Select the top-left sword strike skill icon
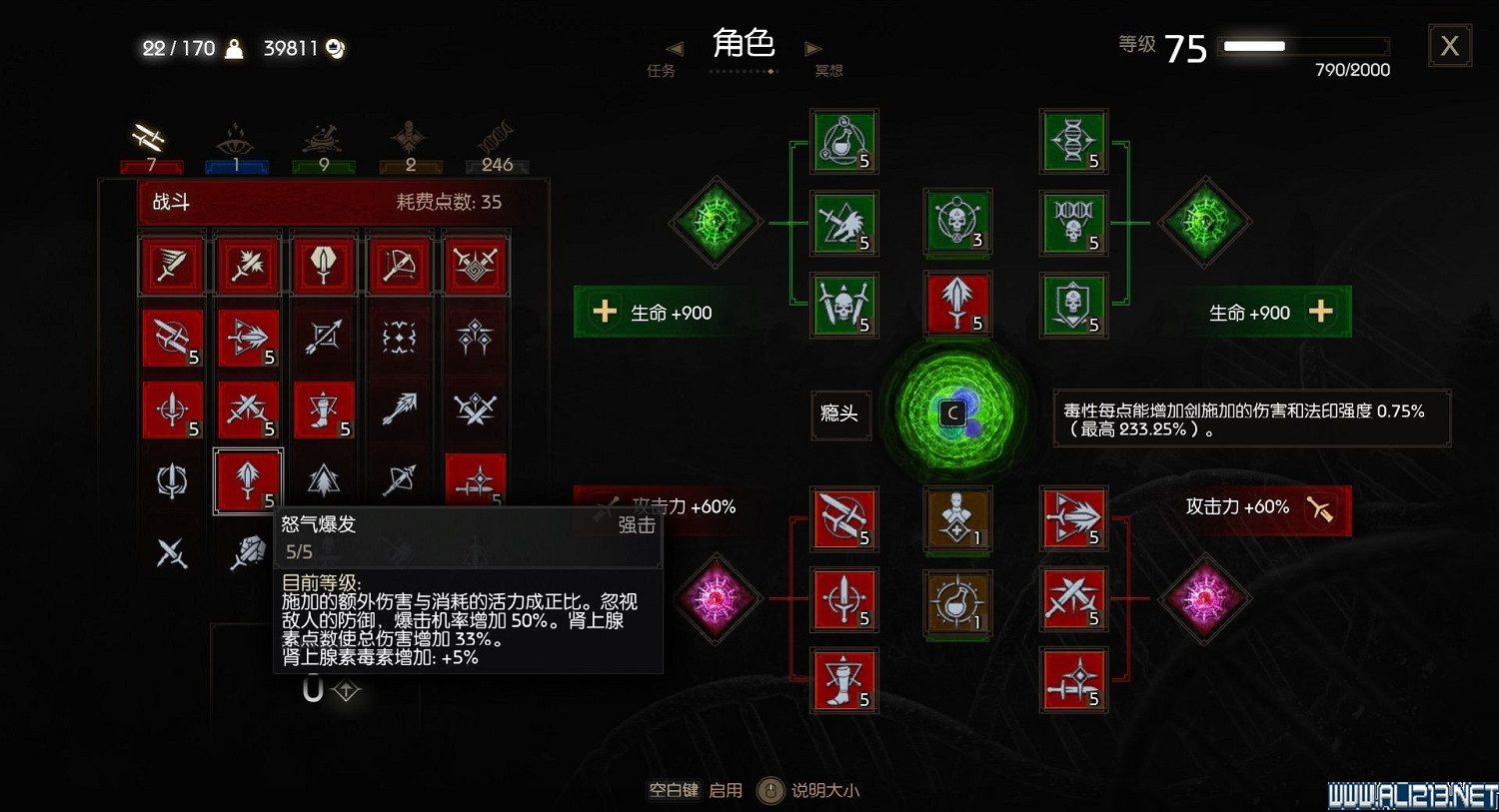Image resolution: width=1499 pixels, height=812 pixels. click(x=172, y=264)
